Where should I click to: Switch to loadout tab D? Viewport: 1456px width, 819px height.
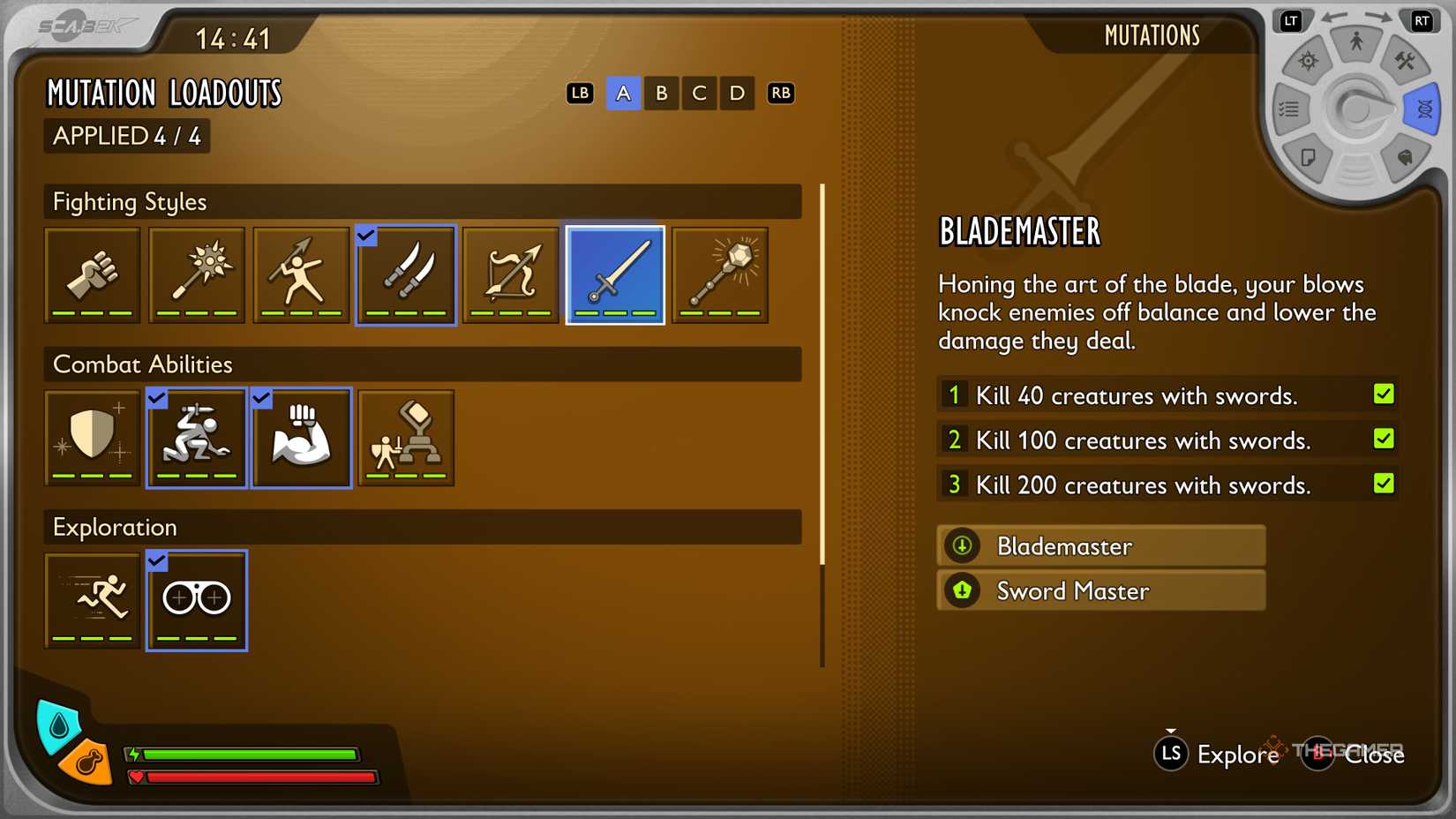737,93
